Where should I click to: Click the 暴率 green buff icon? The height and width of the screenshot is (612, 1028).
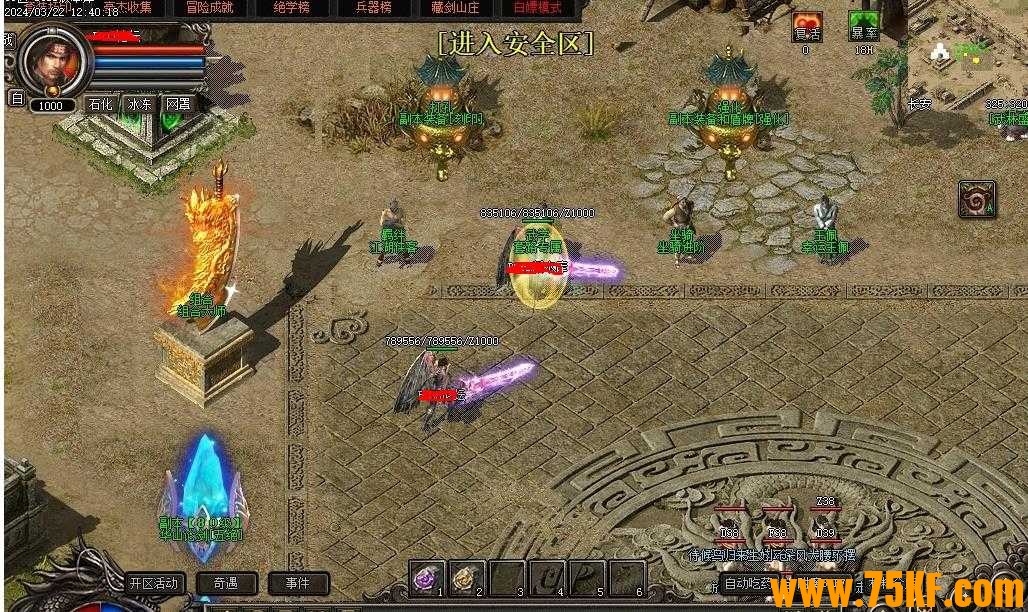pyautogui.click(x=863, y=28)
